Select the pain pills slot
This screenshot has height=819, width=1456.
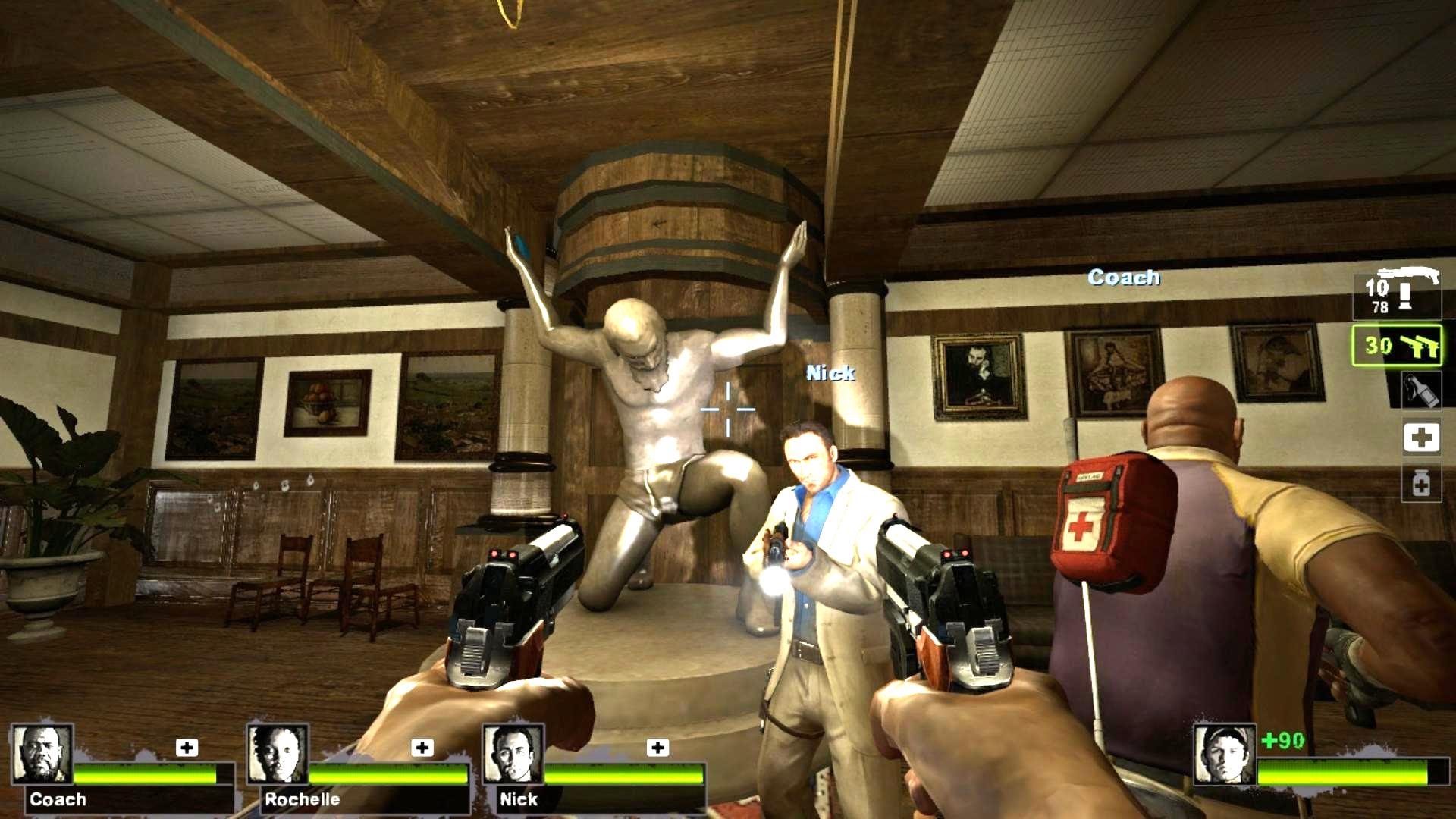1420,483
